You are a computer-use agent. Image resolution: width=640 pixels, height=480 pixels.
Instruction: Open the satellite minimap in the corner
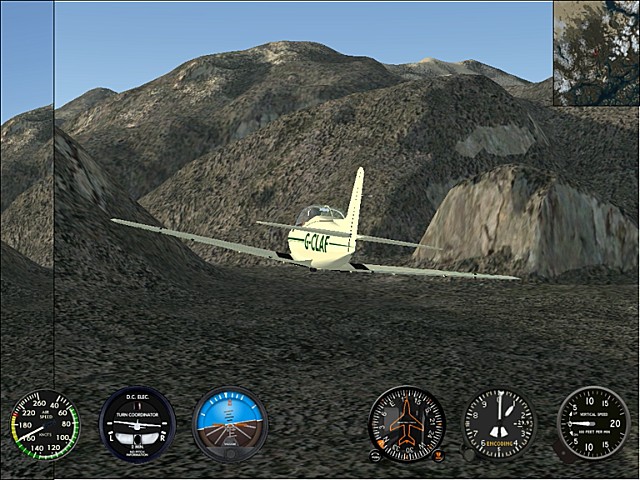(596, 52)
